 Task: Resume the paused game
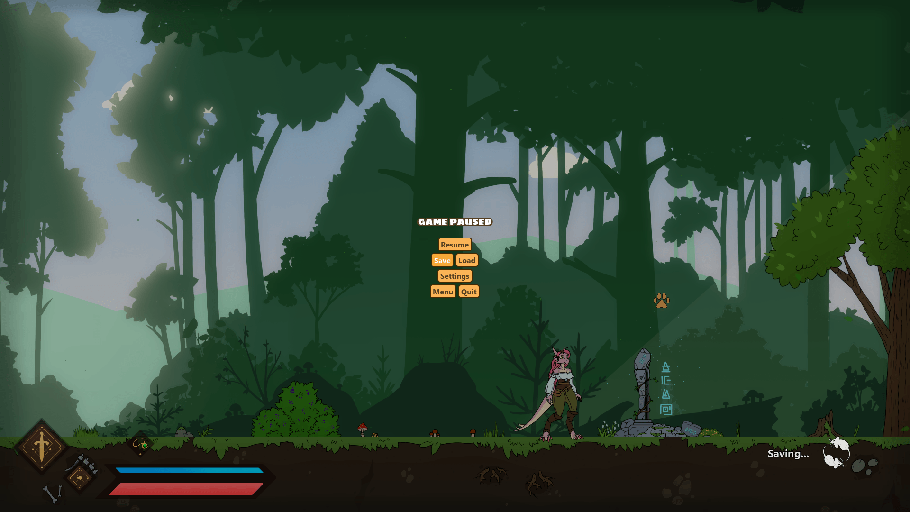tap(454, 245)
